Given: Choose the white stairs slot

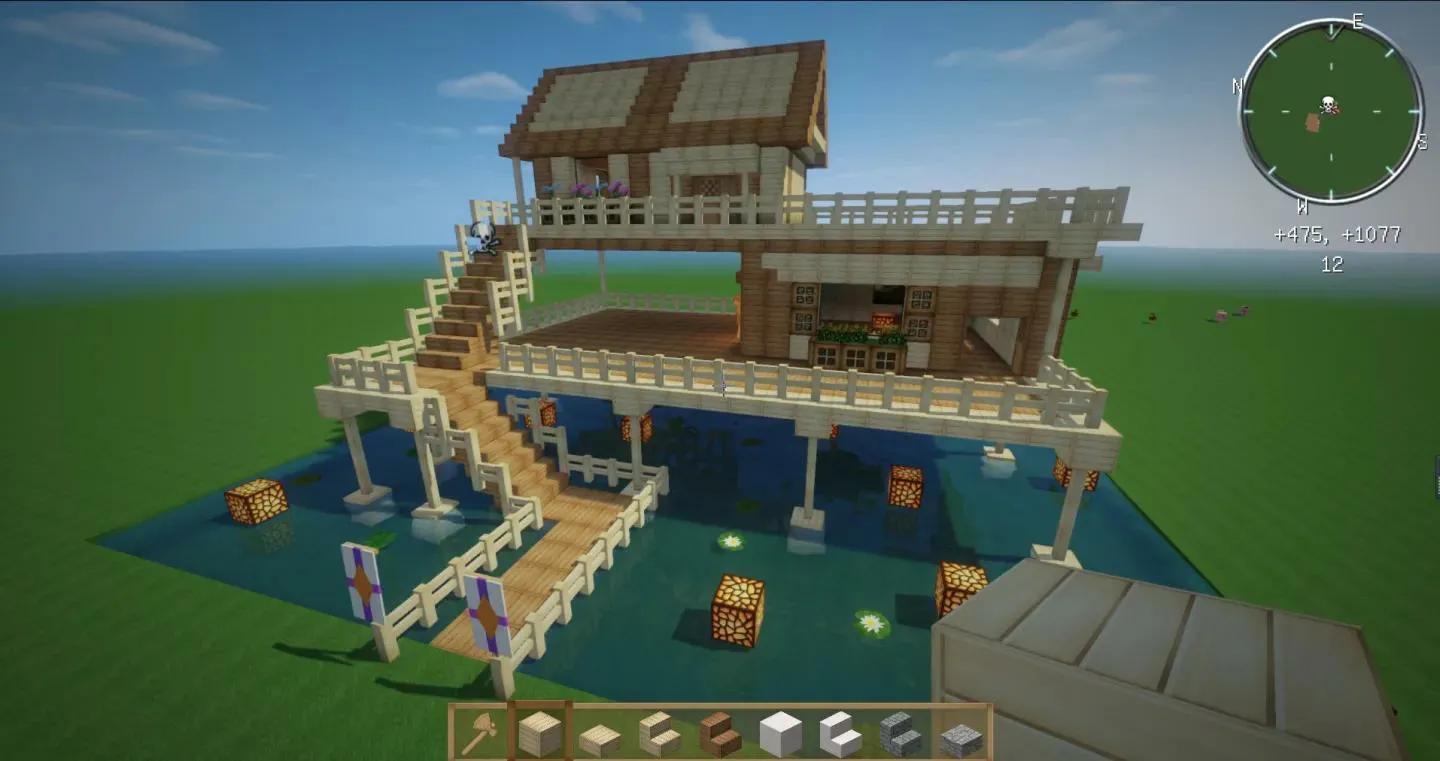Looking at the screenshot, I should click(841, 735).
